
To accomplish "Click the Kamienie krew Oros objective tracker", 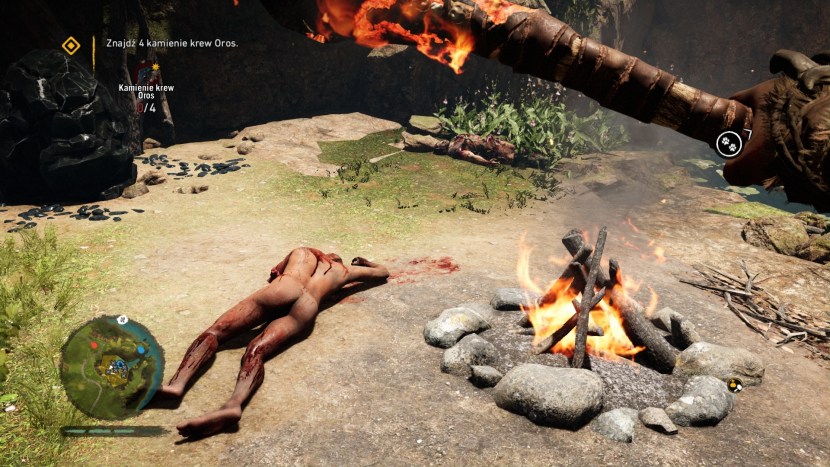I will click(146, 93).
